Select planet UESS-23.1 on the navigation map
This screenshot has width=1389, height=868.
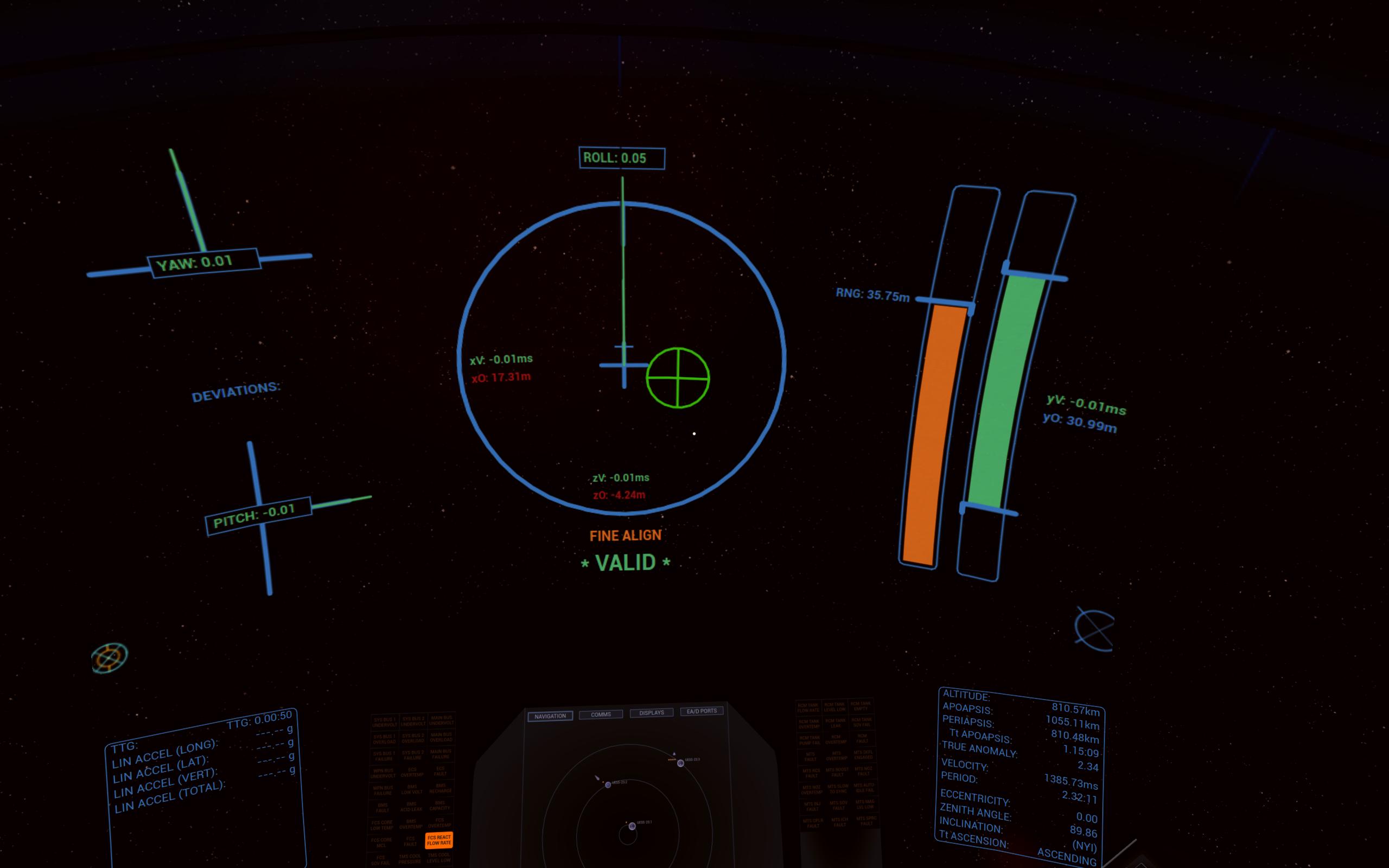[633, 827]
